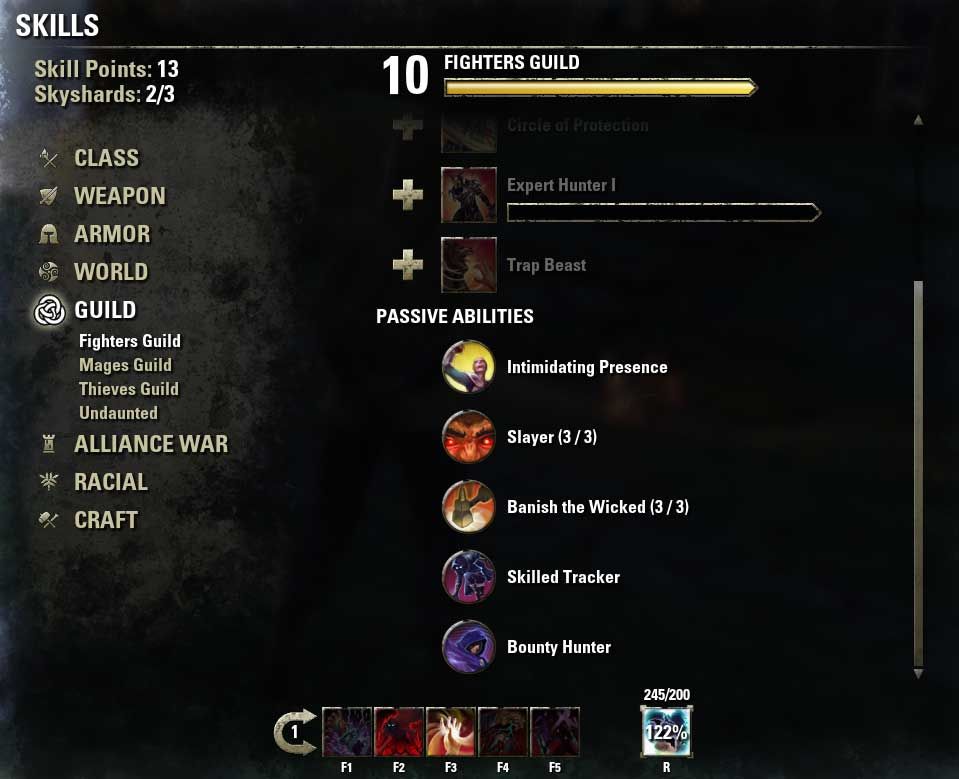Select the Fighters Guild skill line
The image size is (959, 779).
(130, 341)
